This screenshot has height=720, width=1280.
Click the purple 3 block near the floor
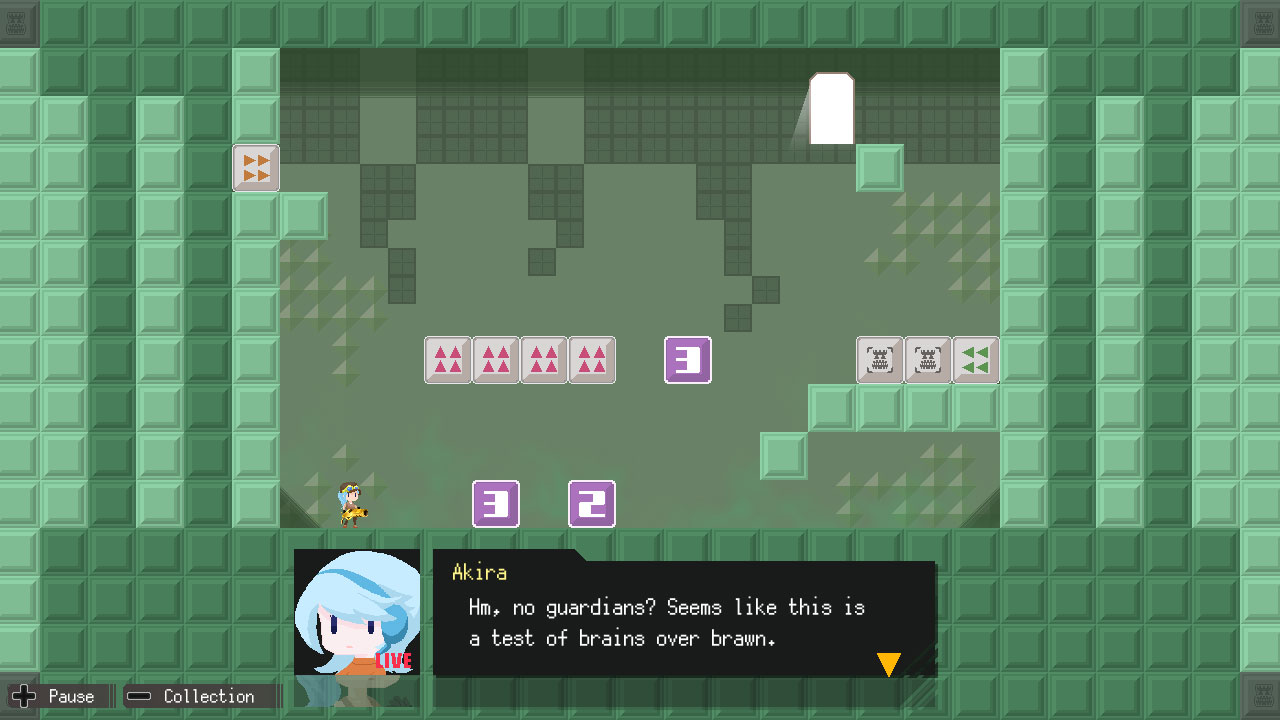(x=496, y=504)
